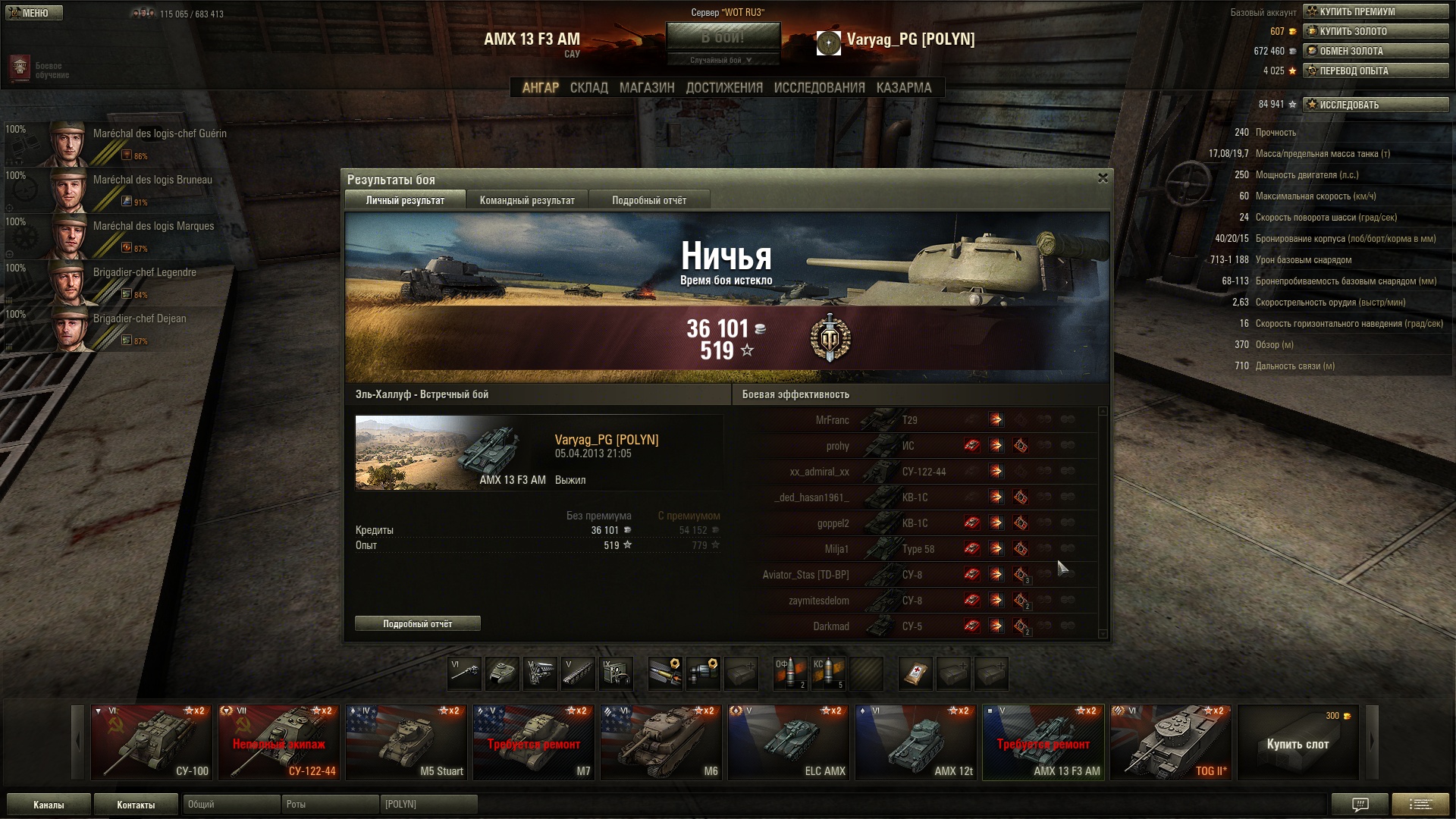
Task: Pick the TOG II* tank
Action: point(1170,742)
